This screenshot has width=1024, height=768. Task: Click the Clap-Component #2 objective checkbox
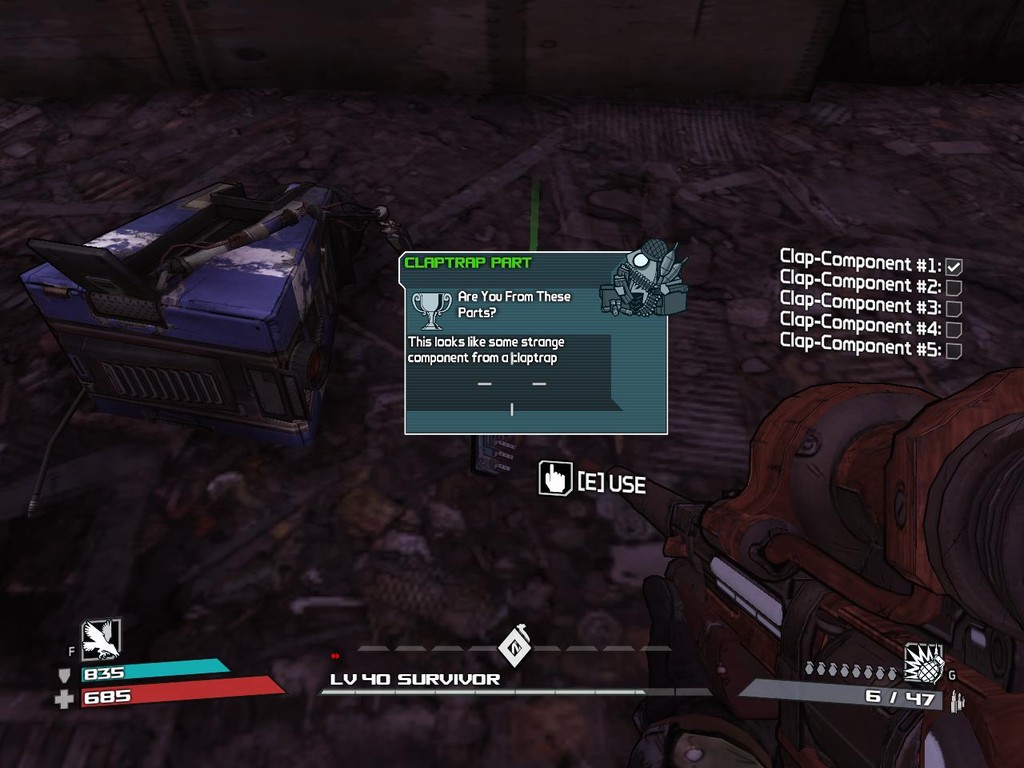pyautogui.click(x=954, y=288)
